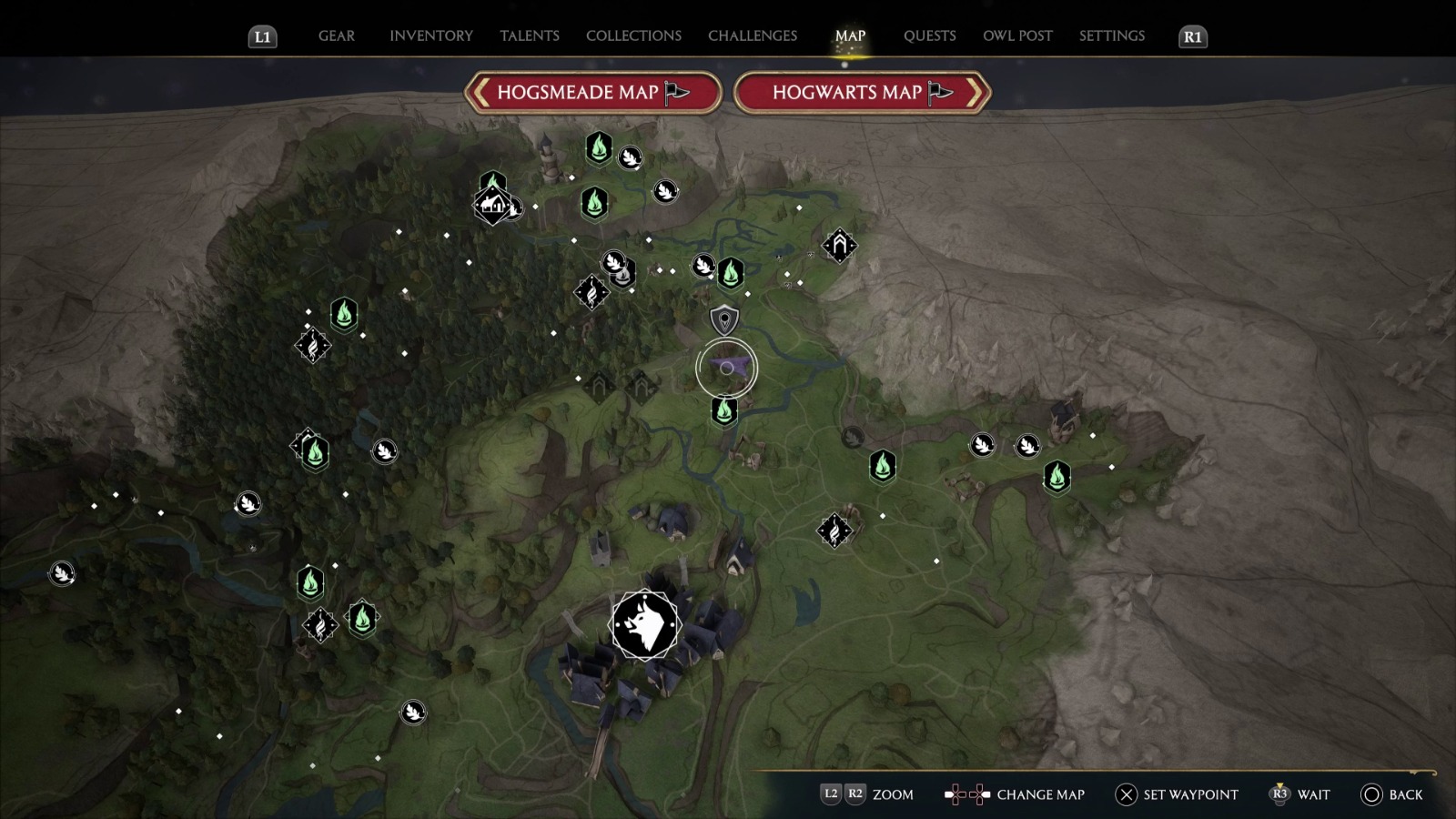The width and height of the screenshot is (1456, 819).
Task: Click the L1 shoulder button prompt in the top bar
Action: coord(261,36)
